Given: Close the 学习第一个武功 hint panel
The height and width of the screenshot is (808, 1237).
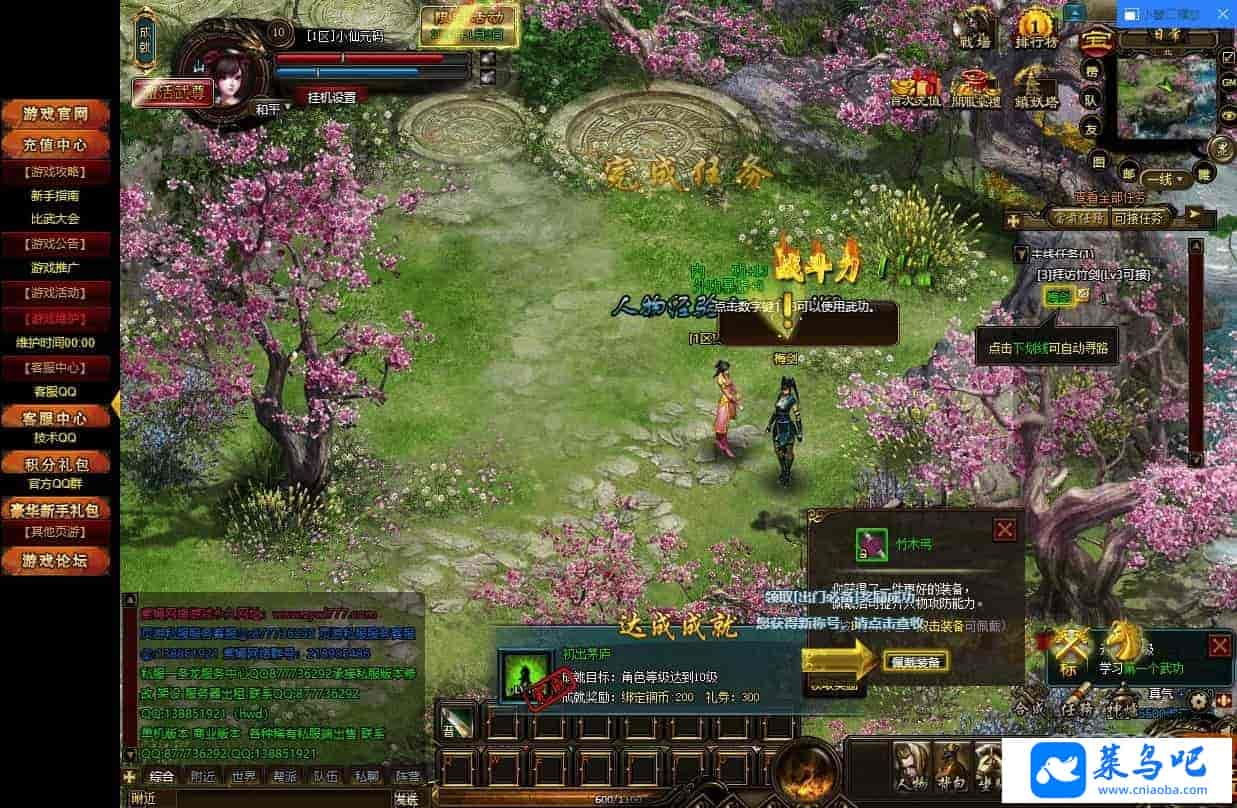Looking at the screenshot, I should point(1219,645).
